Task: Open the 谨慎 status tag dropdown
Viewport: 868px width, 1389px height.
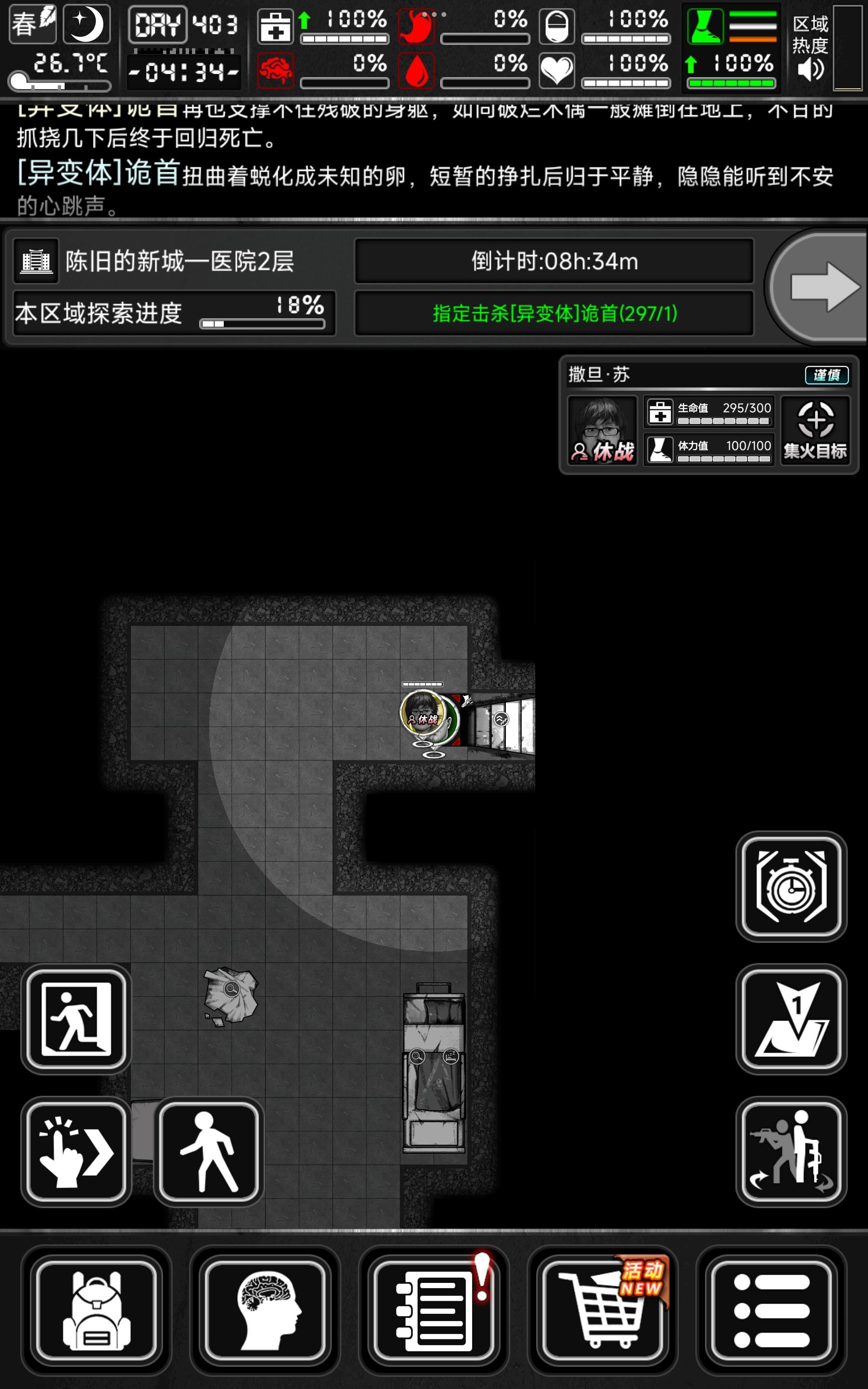Action: (827, 375)
